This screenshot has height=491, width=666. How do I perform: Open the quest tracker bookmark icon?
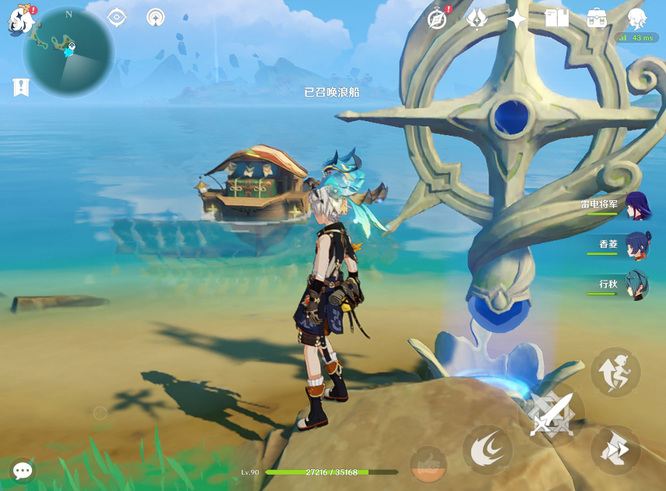coord(21,88)
